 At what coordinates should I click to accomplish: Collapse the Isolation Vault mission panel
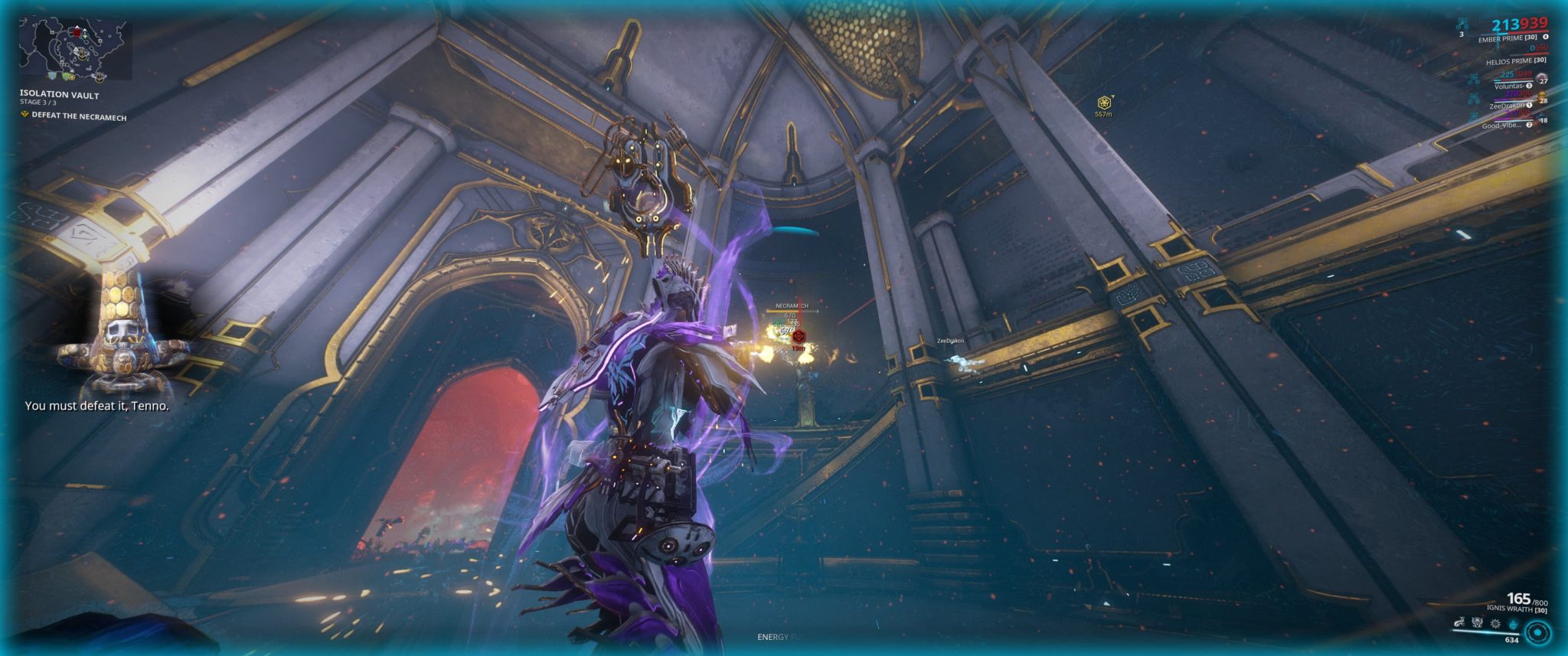(59, 96)
